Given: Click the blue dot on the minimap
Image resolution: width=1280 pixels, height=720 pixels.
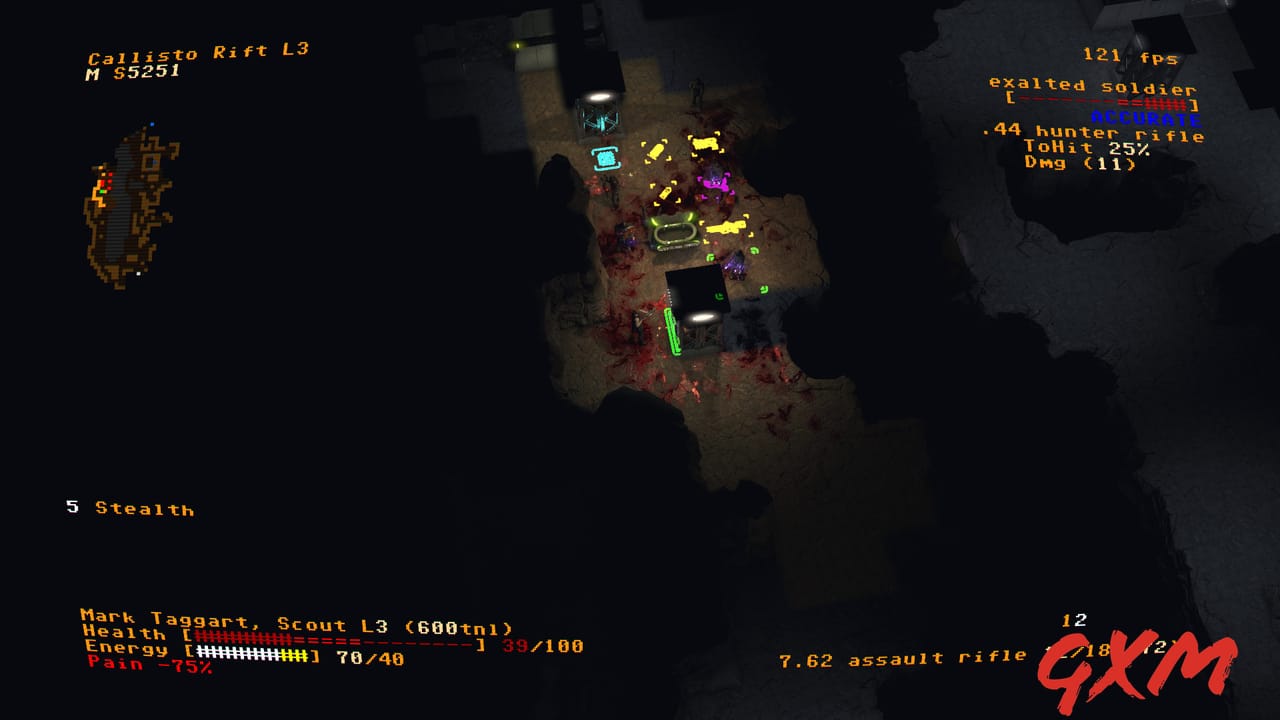Looking at the screenshot, I should coord(152,123).
